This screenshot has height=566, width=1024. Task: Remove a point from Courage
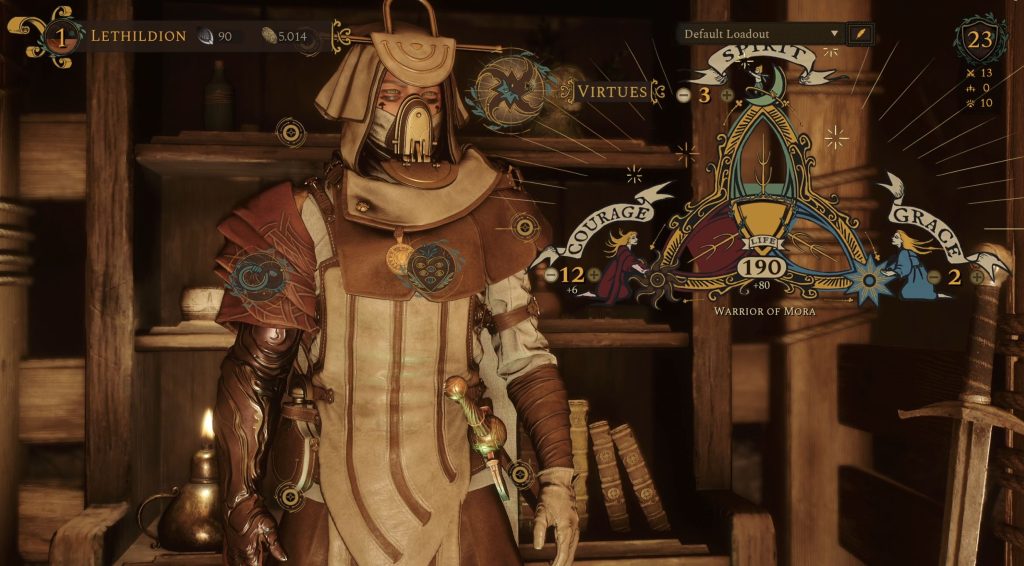(550, 274)
